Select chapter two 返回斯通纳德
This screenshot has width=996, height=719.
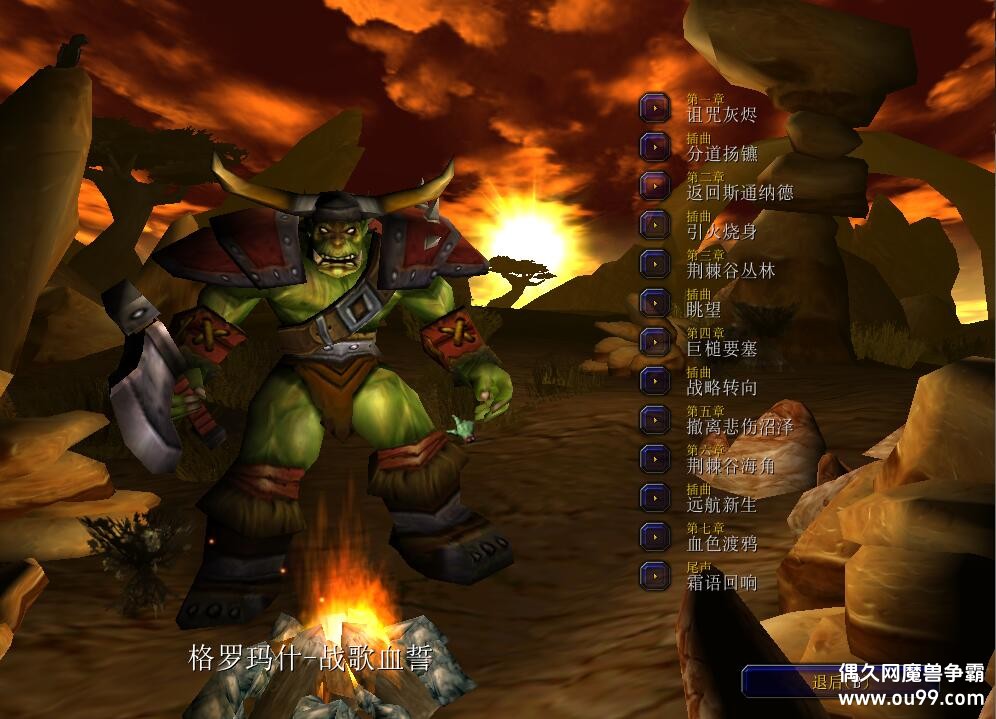(x=655, y=186)
